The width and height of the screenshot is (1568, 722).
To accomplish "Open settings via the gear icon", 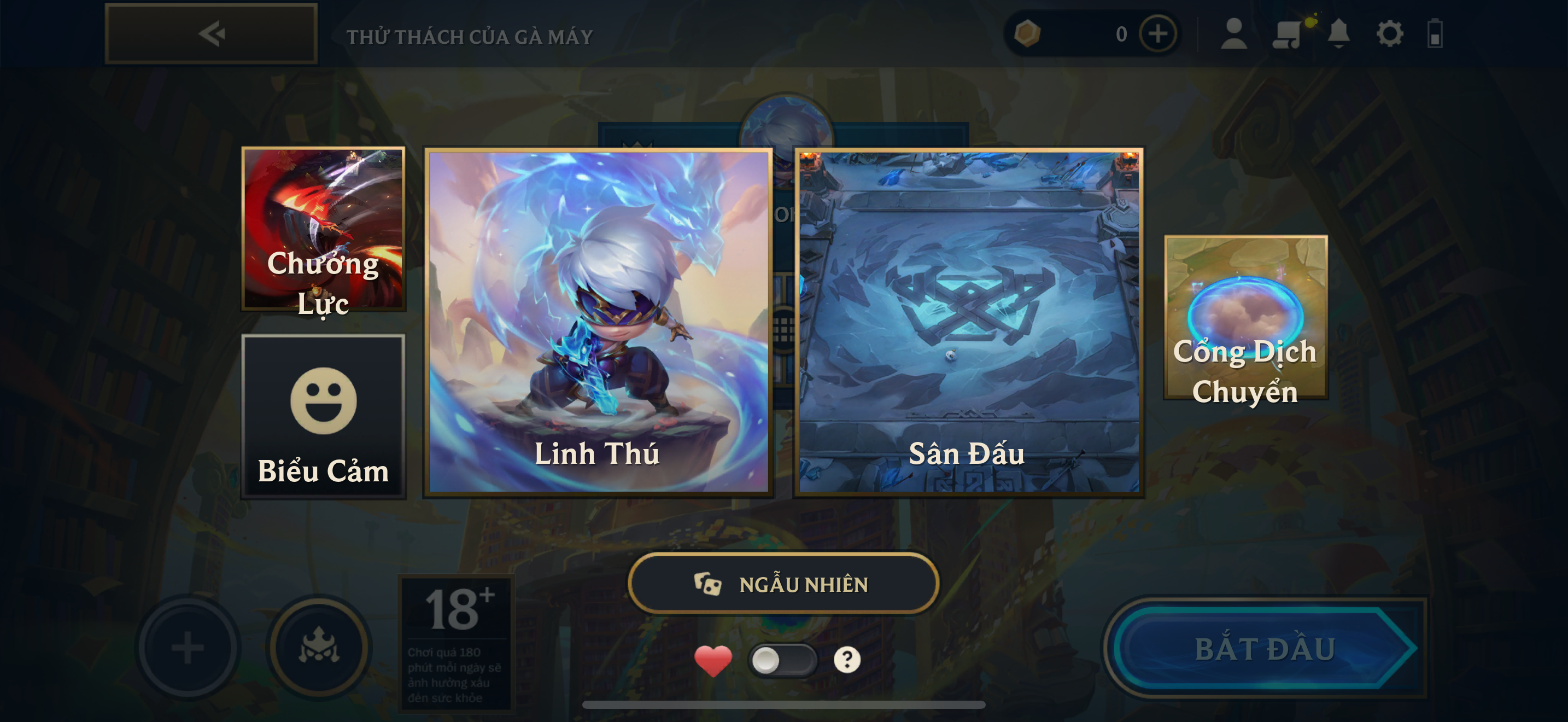I will point(1390,33).
